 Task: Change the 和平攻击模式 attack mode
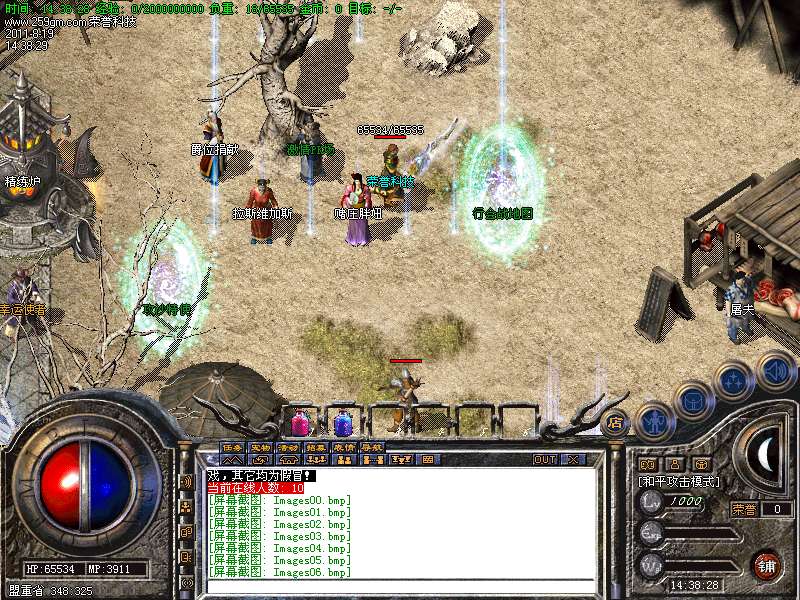[680, 481]
